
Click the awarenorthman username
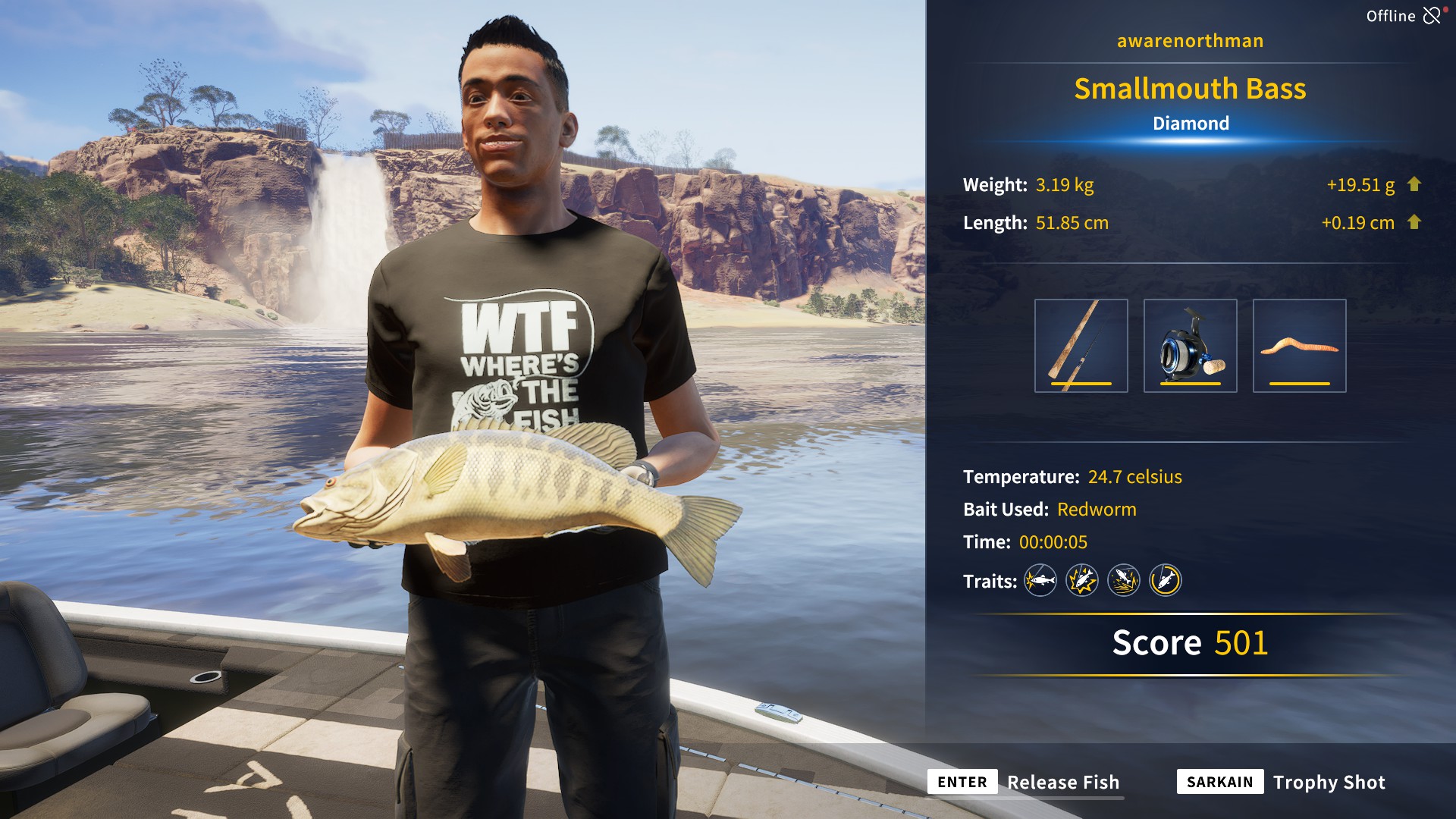1189,41
